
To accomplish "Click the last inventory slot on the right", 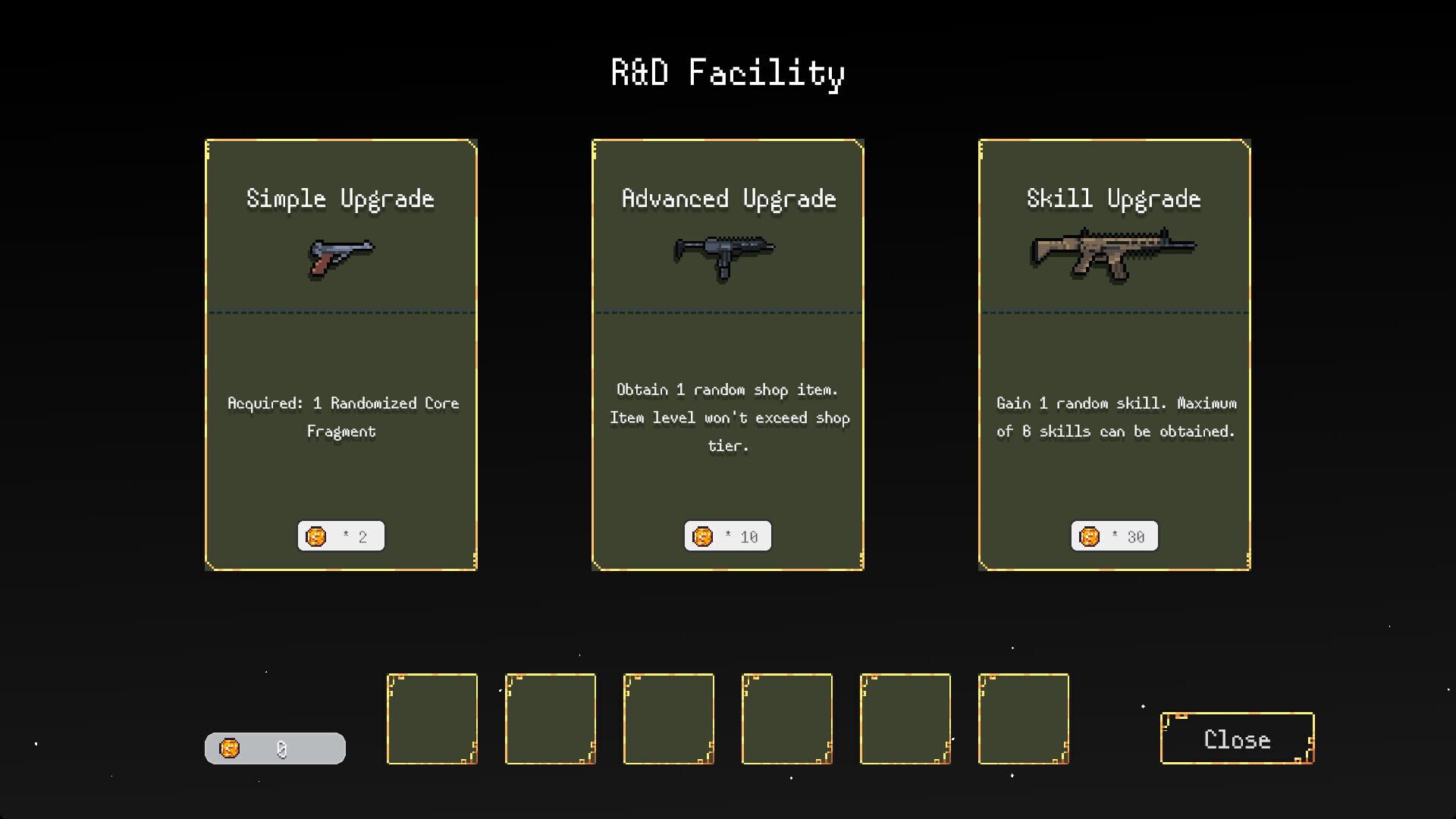I will click(x=1024, y=718).
